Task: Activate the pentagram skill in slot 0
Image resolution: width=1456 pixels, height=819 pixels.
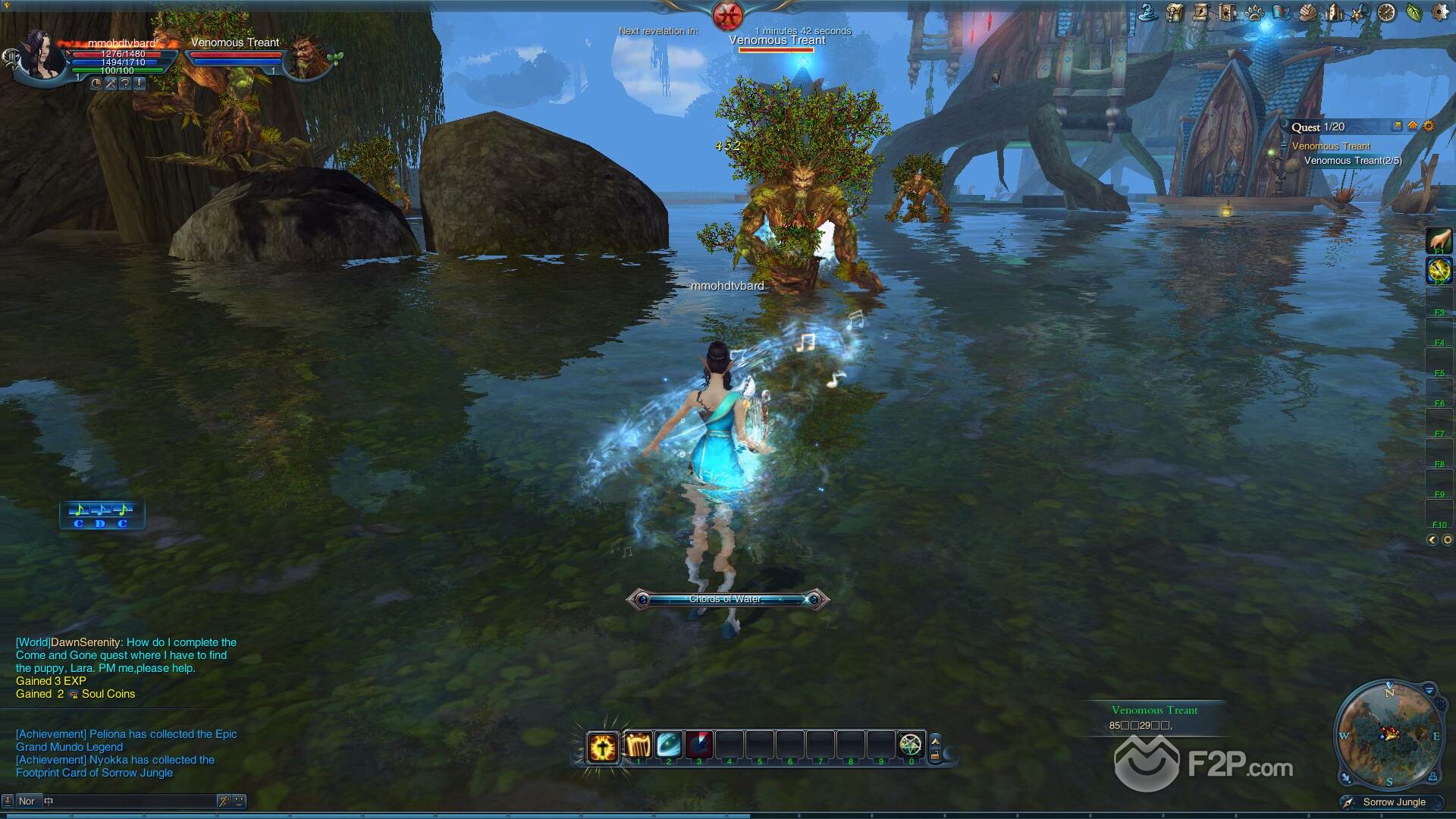Action: pyautogui.click(x=910, y=745)
